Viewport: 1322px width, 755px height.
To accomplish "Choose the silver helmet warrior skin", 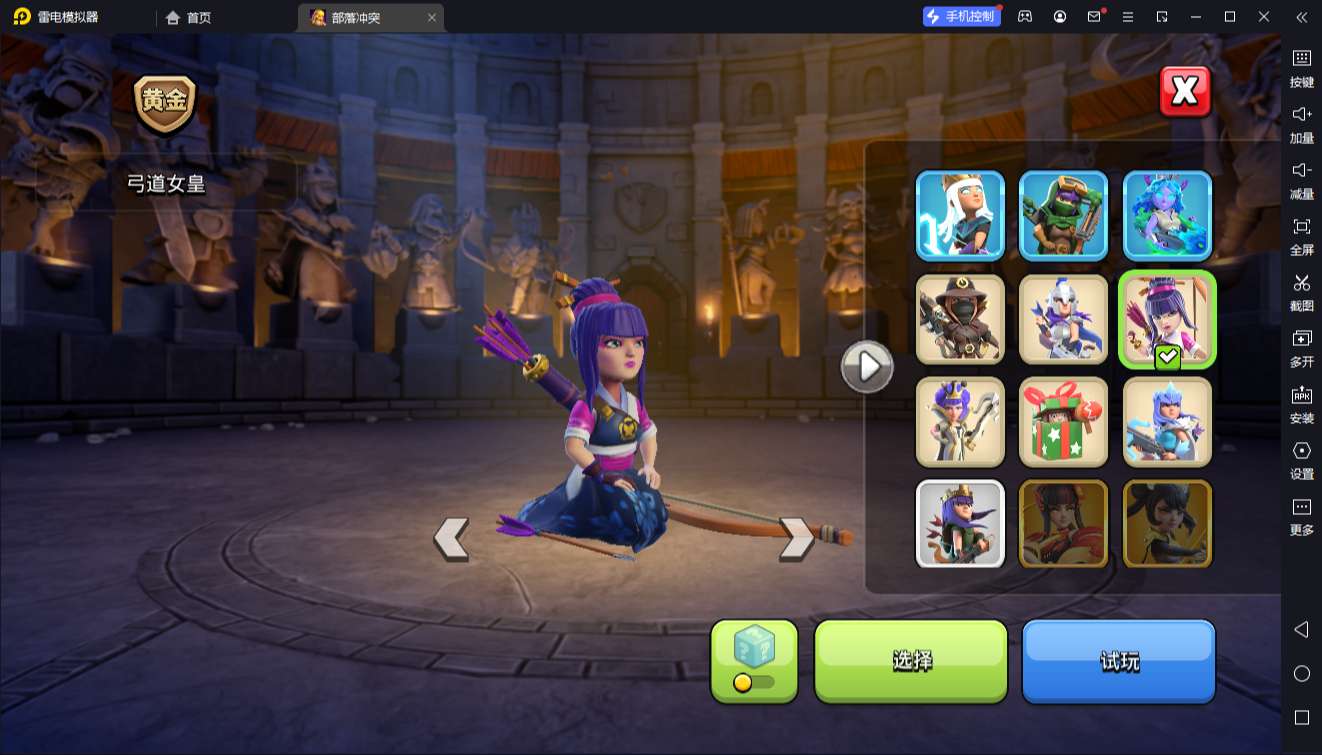I will pos(1063,319).
